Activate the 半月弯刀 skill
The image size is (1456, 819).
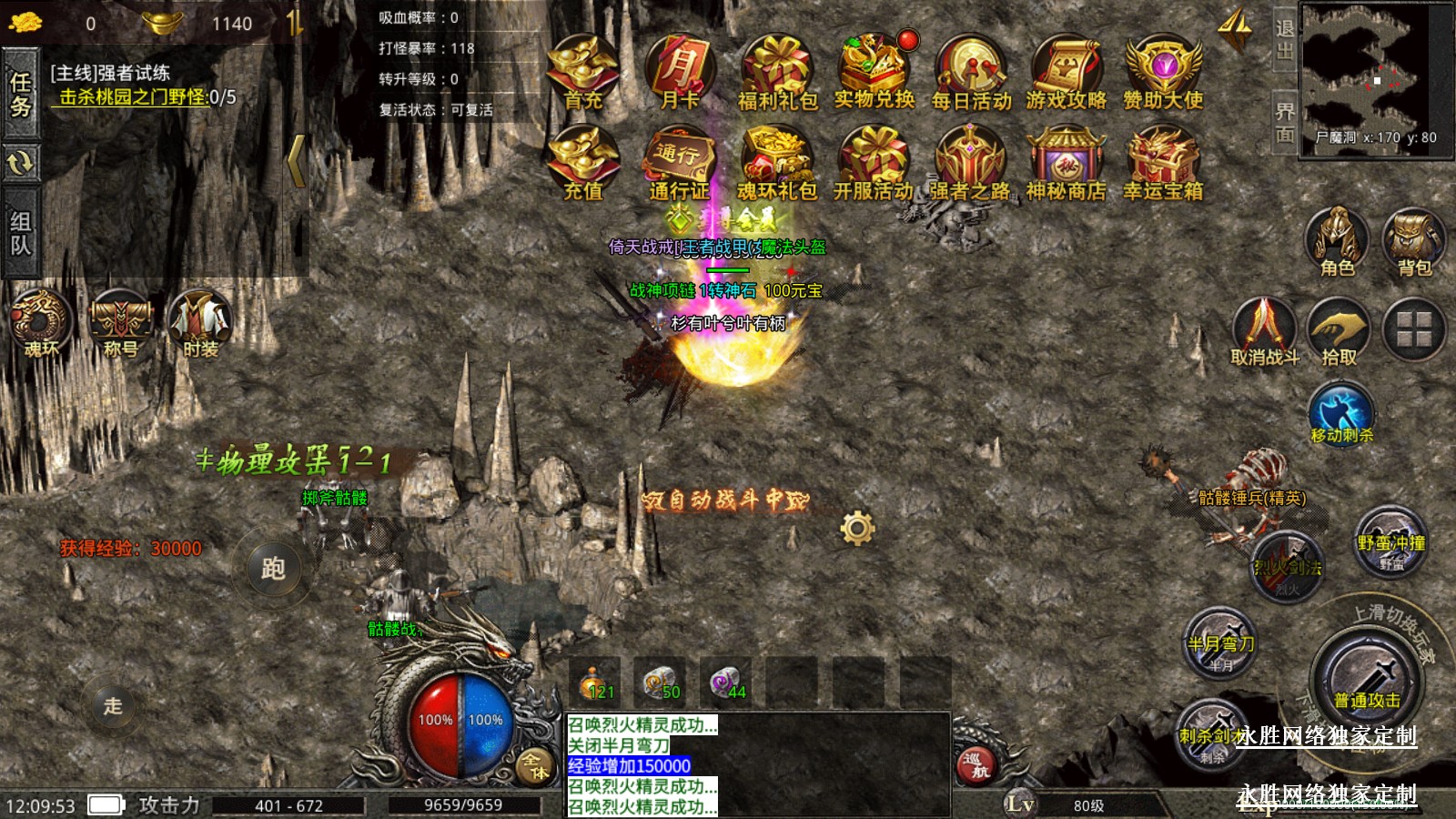(1220, 643)
